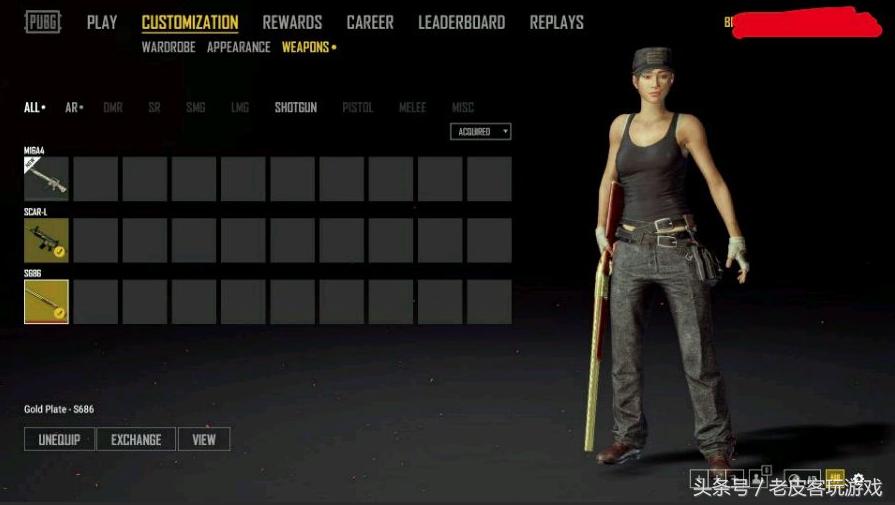
Task: Switch to the APPEARANCE tab
Action: (x=238, y=47)
